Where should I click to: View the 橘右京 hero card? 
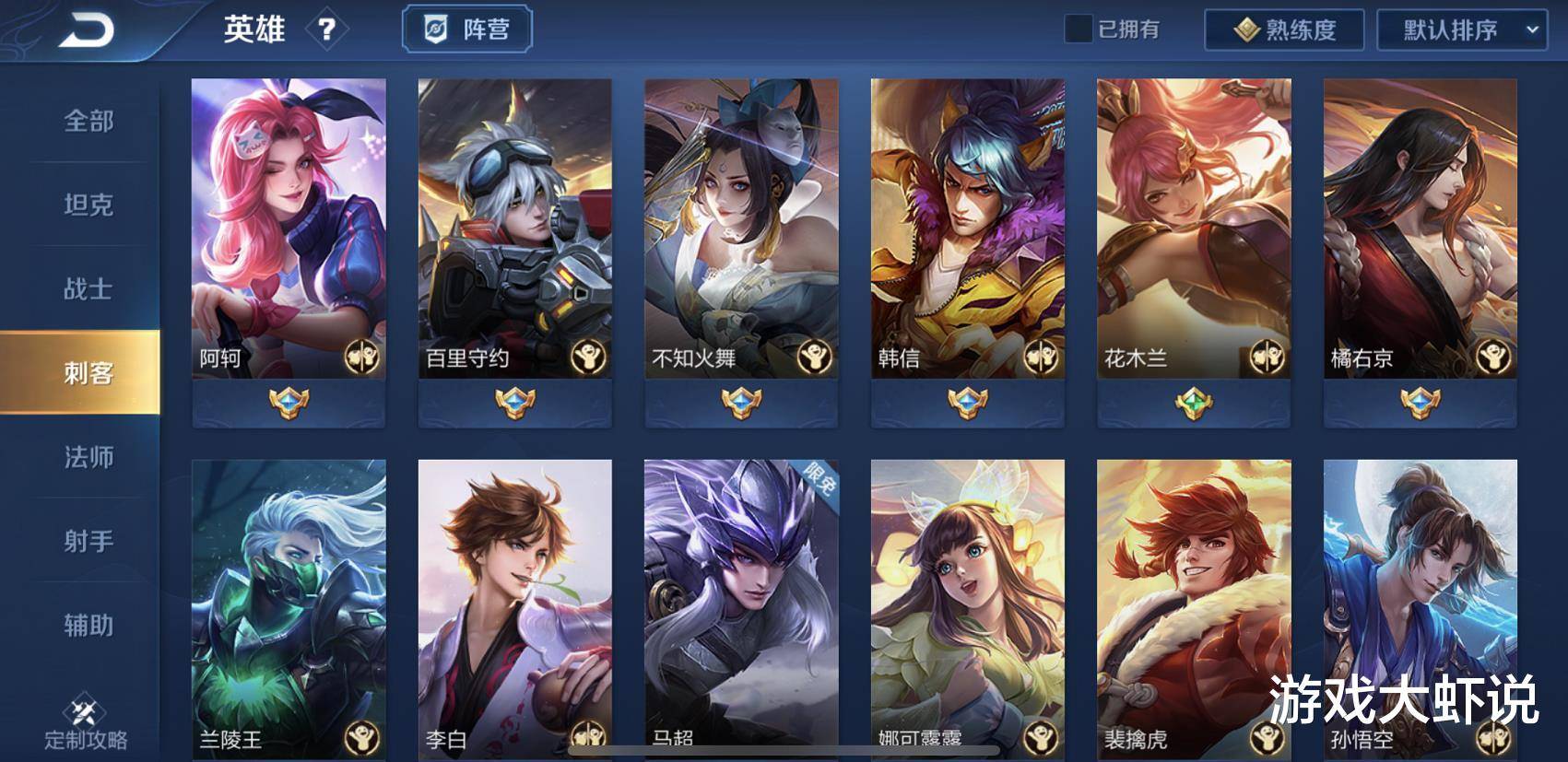coord(1420,229)
